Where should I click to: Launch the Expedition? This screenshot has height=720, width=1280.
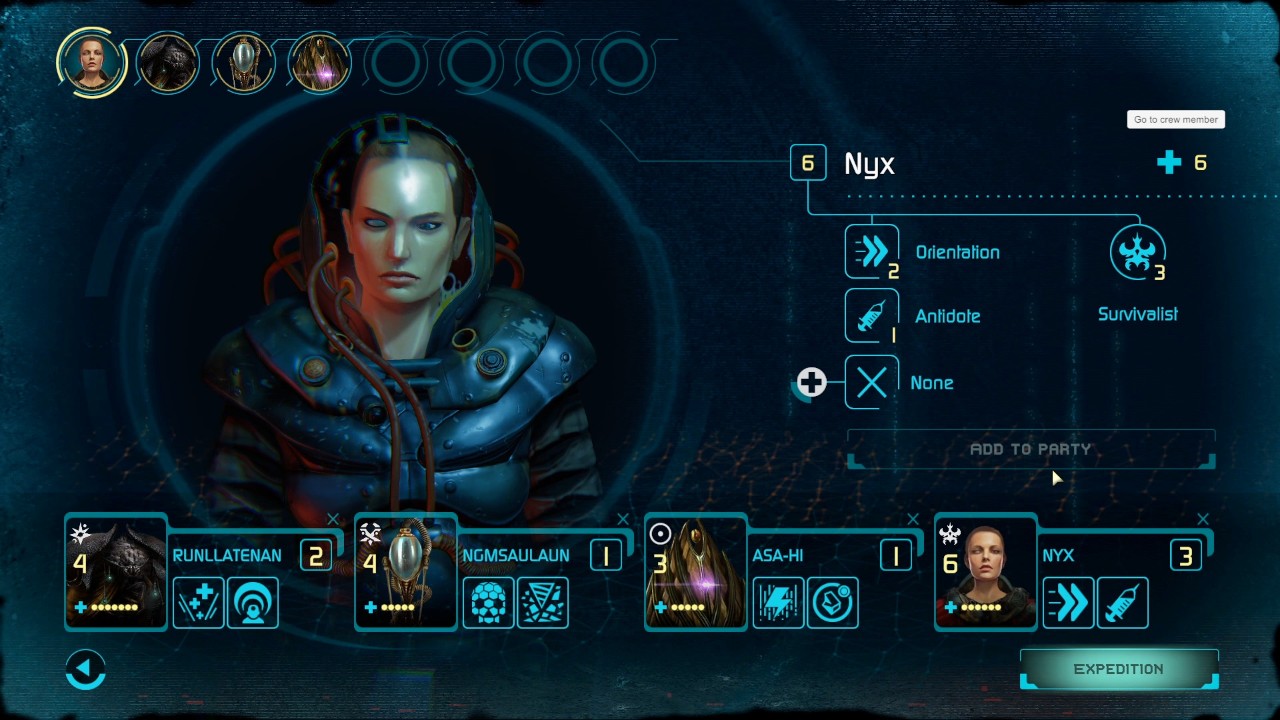click(x=1118, y=669)
